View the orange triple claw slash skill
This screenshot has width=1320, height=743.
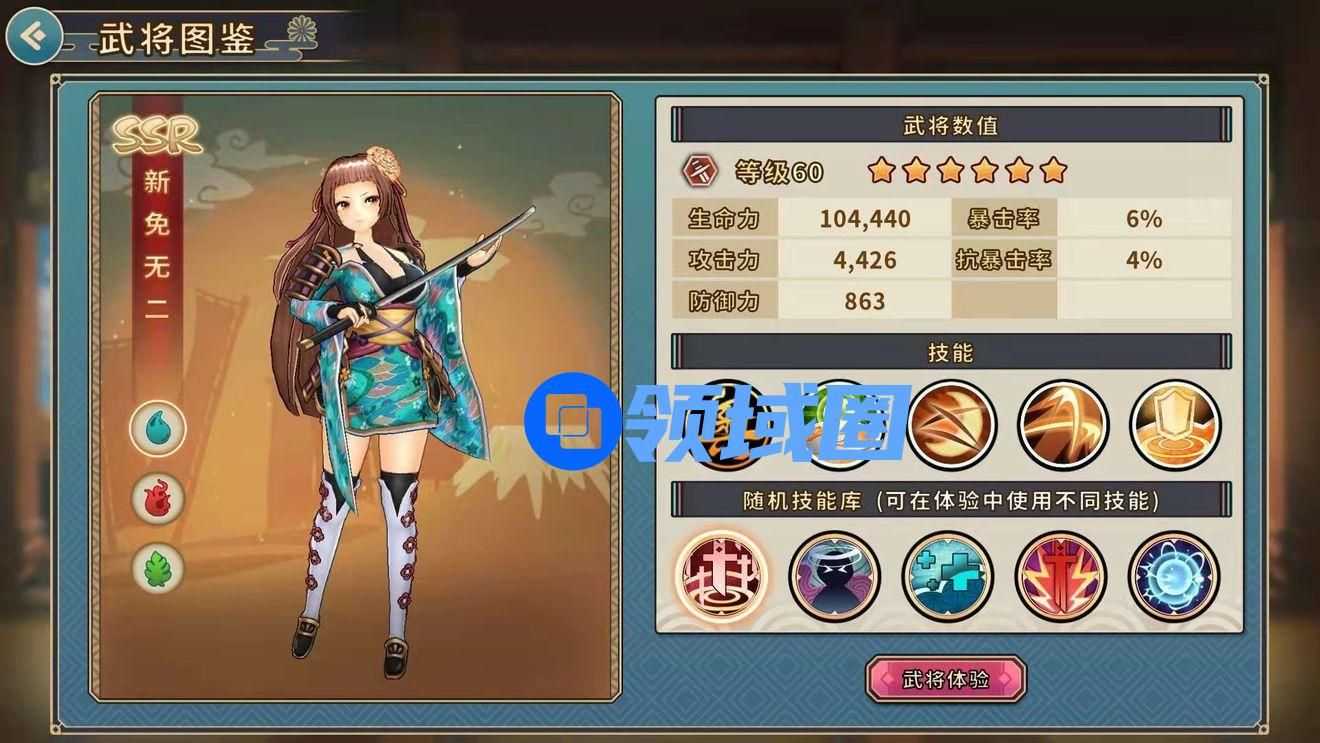pyautogui.click(x=950, y=425)
